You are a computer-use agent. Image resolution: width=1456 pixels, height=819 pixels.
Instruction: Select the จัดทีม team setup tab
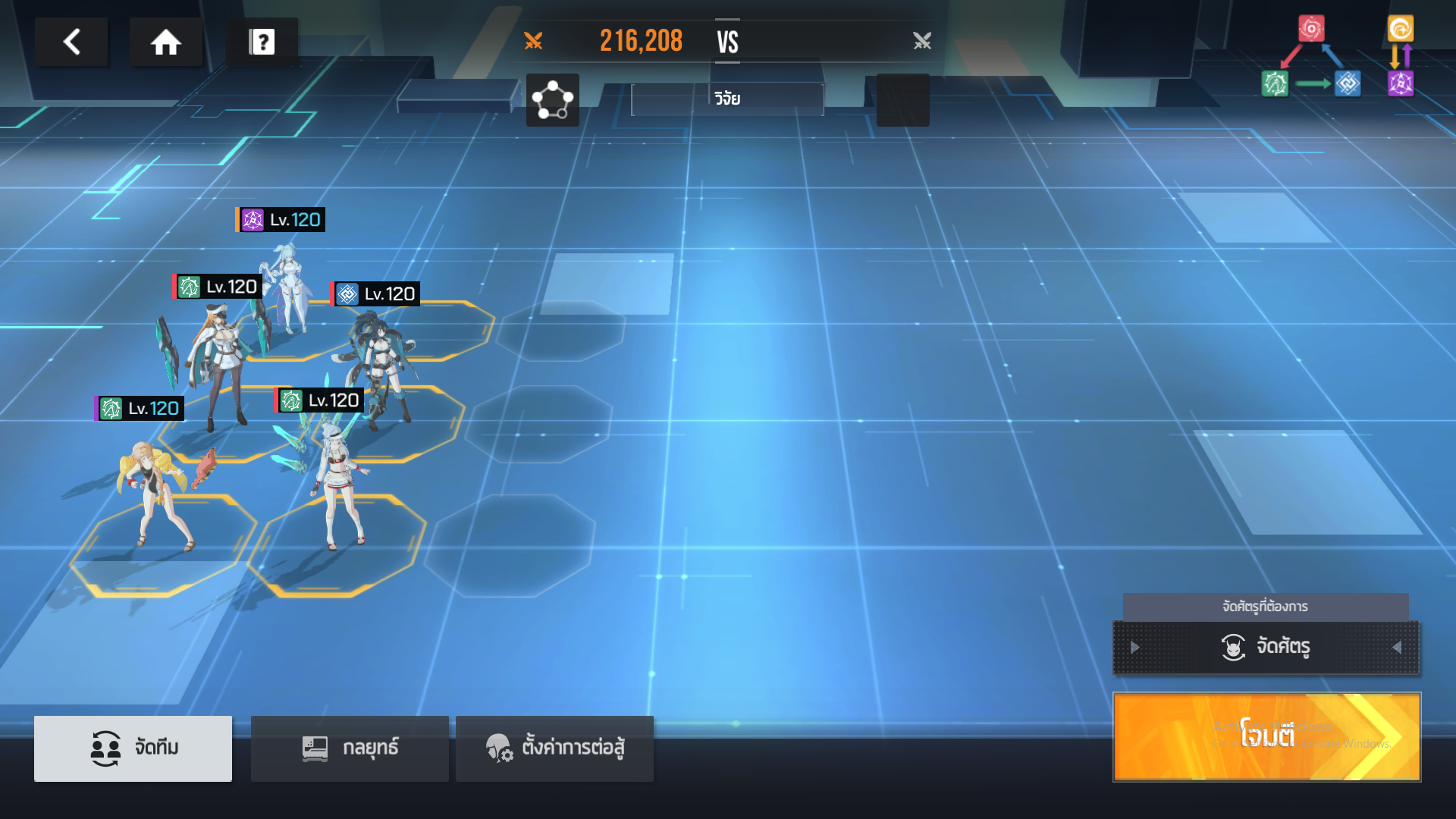click(x=133, y=748)
